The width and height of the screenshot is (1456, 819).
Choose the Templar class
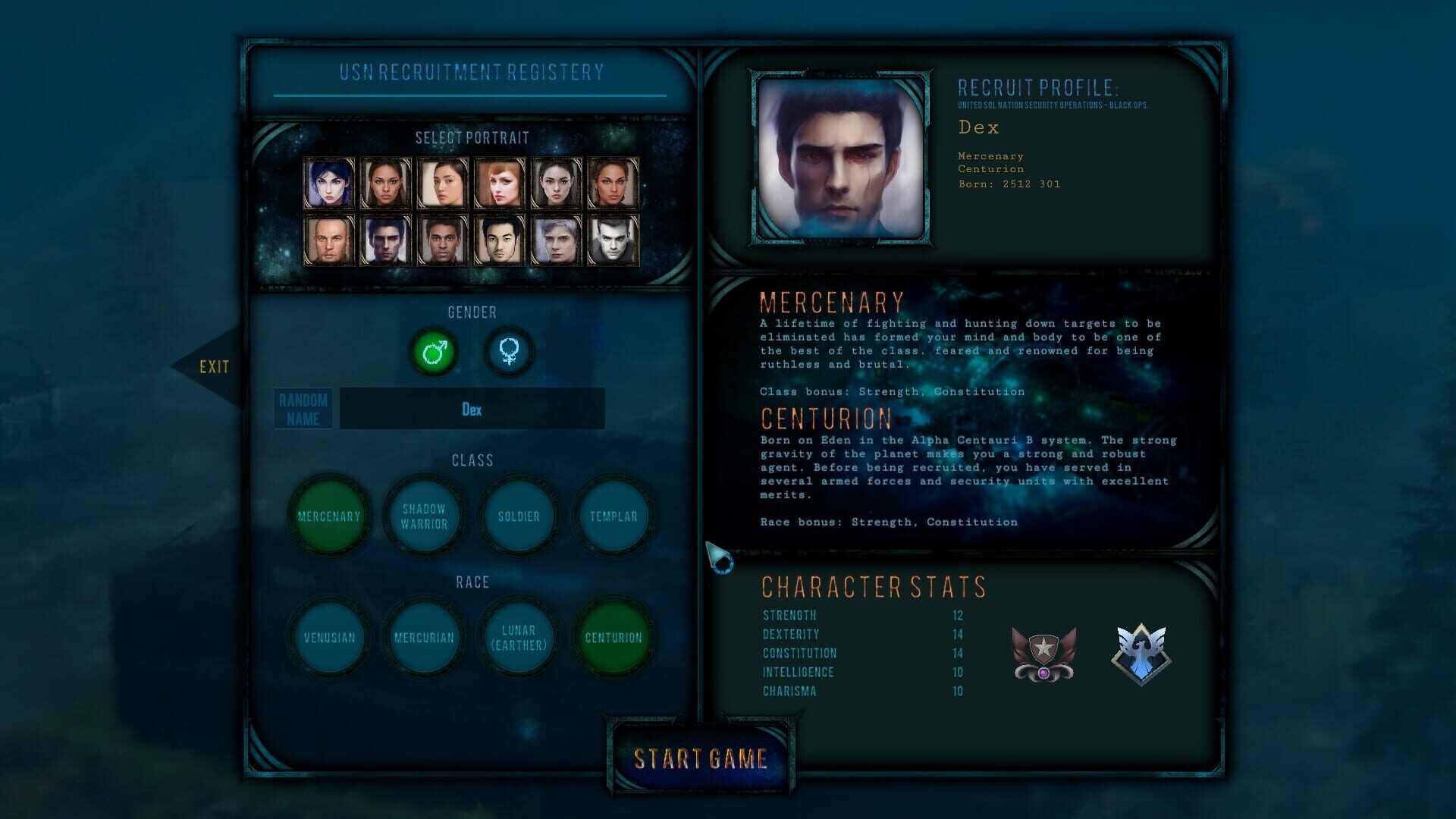[613, 516]
